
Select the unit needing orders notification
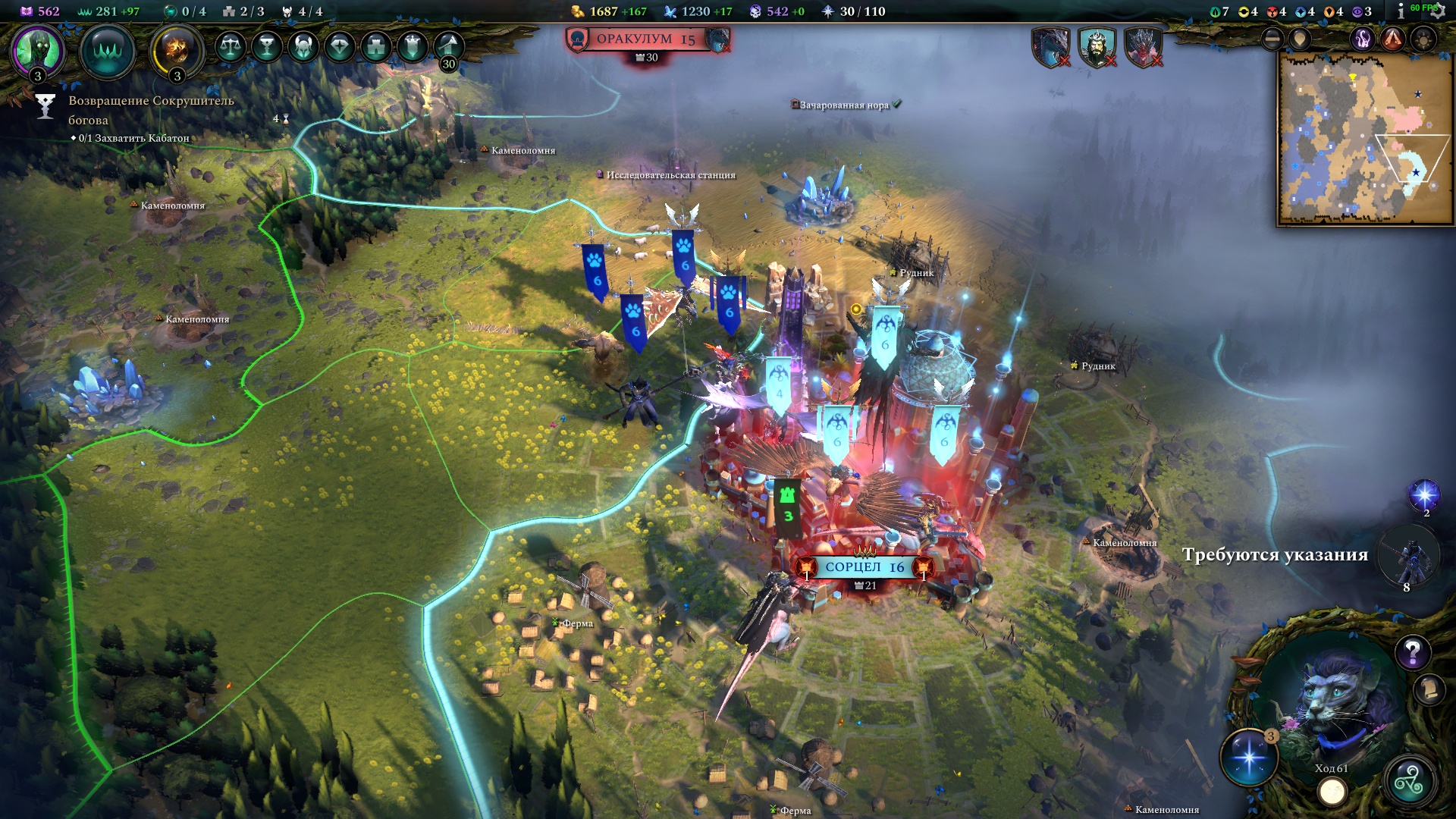coord(1408,557)
